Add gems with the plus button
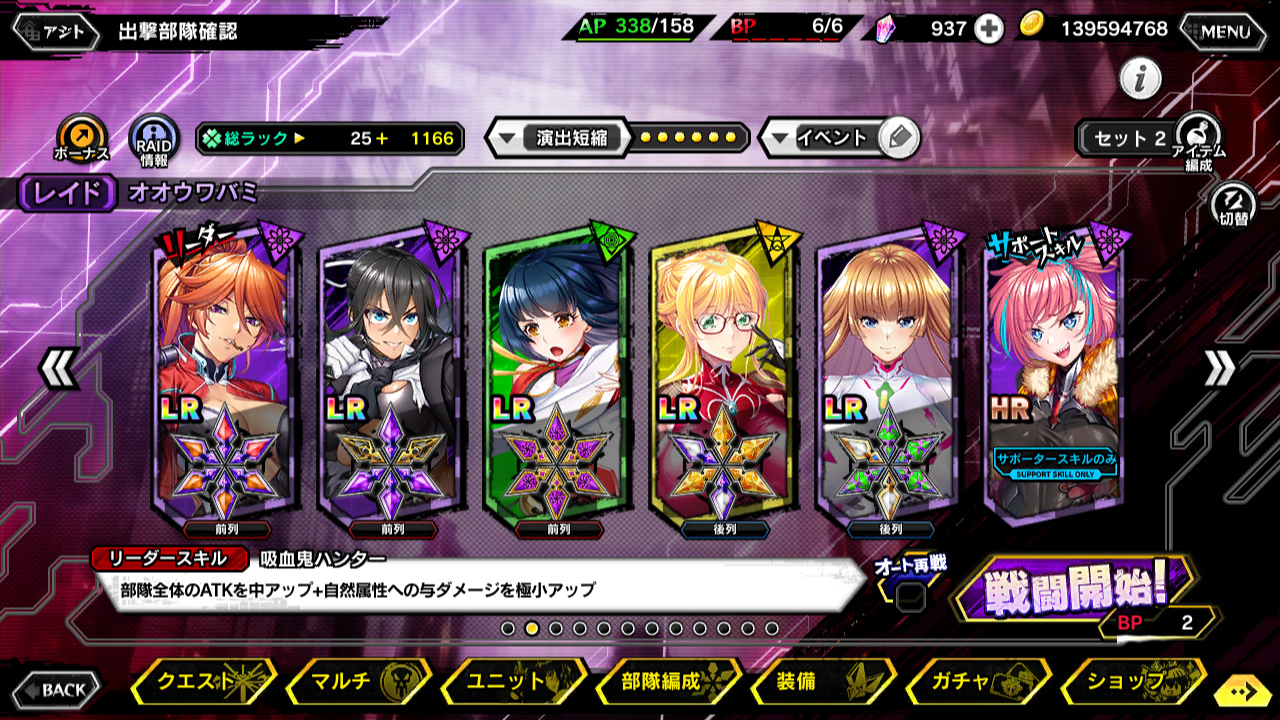The width and height of the screenshot is (1280, 720). (989, 29)
